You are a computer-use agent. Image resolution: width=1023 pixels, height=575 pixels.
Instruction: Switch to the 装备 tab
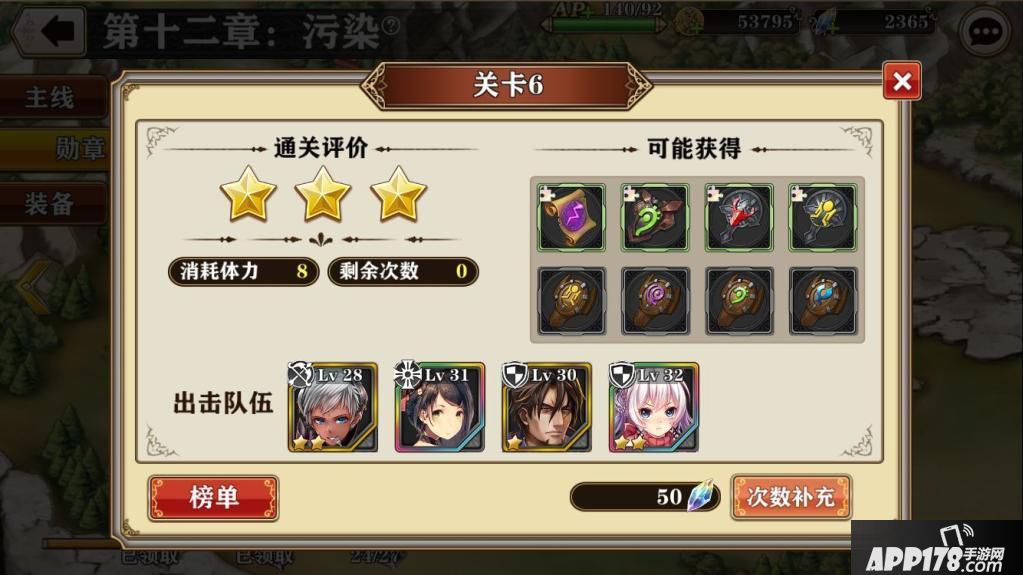coord(50,203)
